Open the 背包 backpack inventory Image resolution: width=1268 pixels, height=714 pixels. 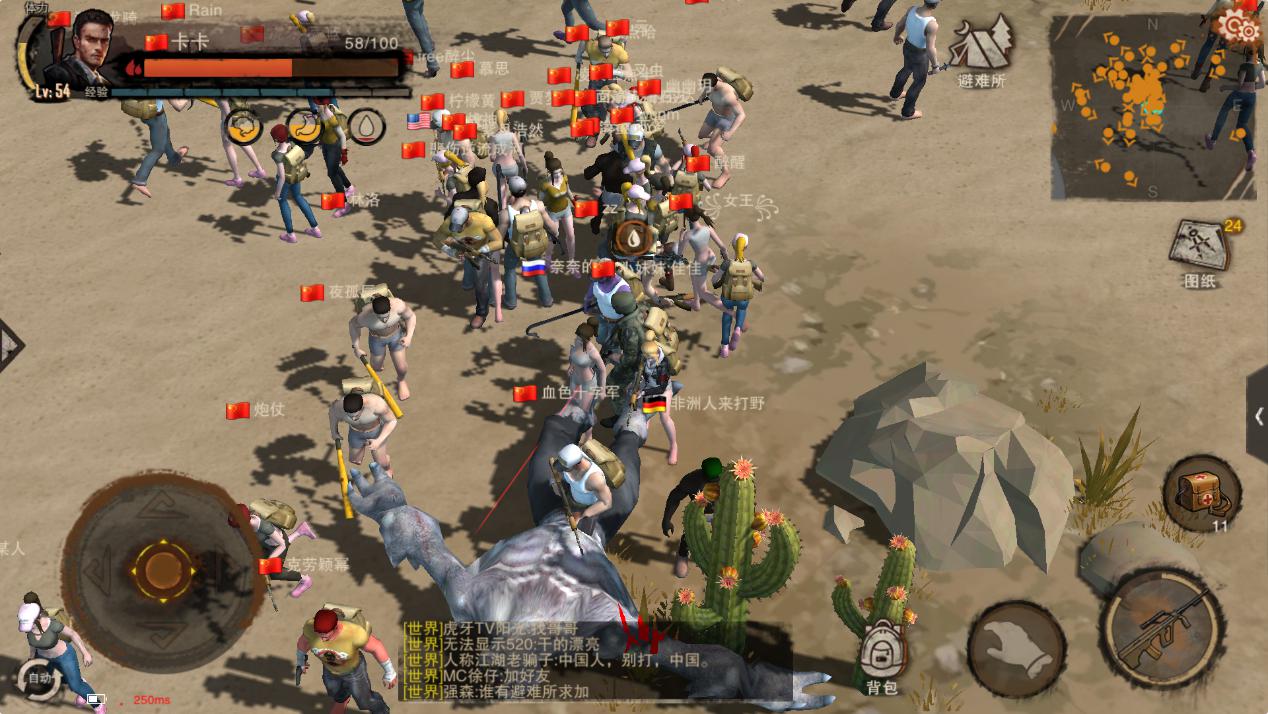tap(882, 655)
